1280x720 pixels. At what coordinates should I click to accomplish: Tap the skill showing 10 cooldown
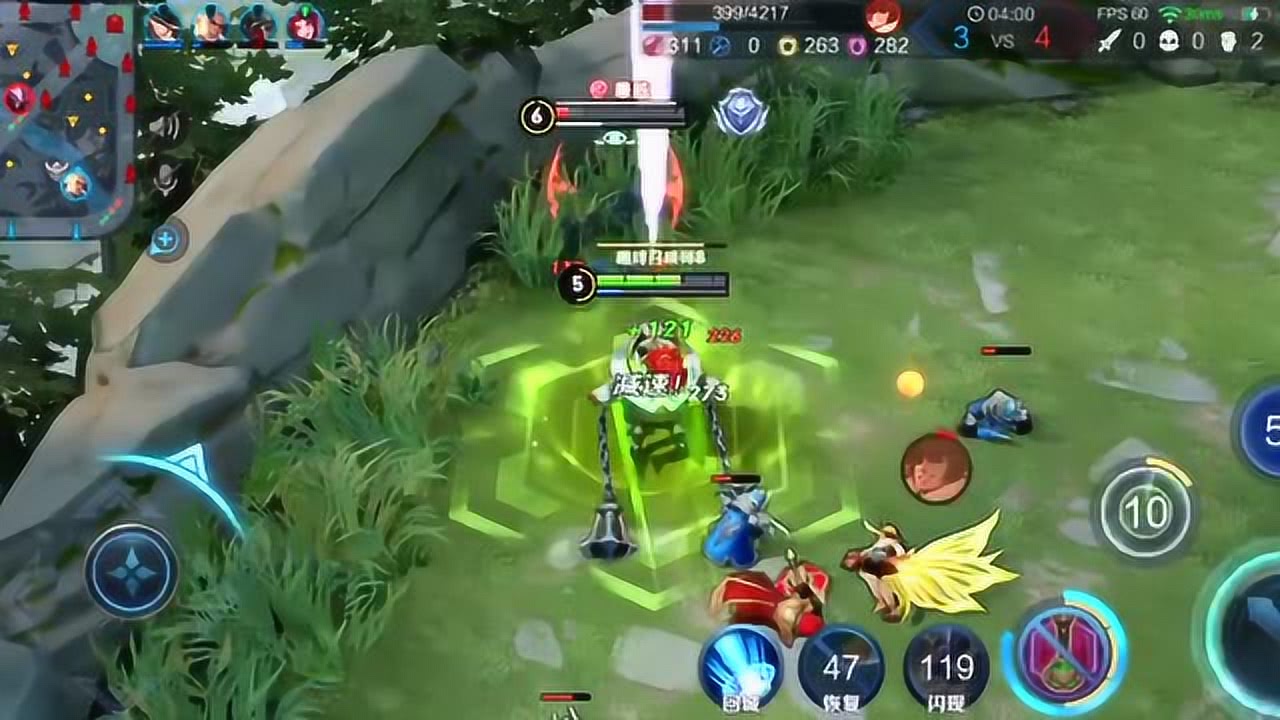pyautogui.click(x=1145, y=512)
